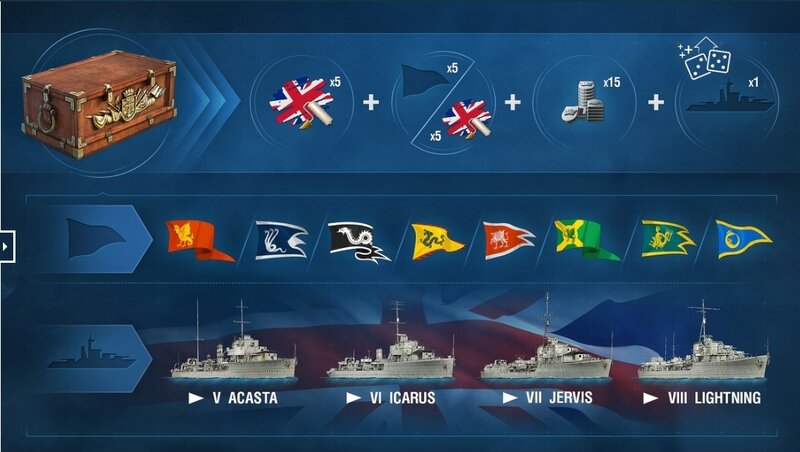Choose the black and white dragon flag
Image resolution: width=800 pixels, height=452 pixels.
pos(358,242)
